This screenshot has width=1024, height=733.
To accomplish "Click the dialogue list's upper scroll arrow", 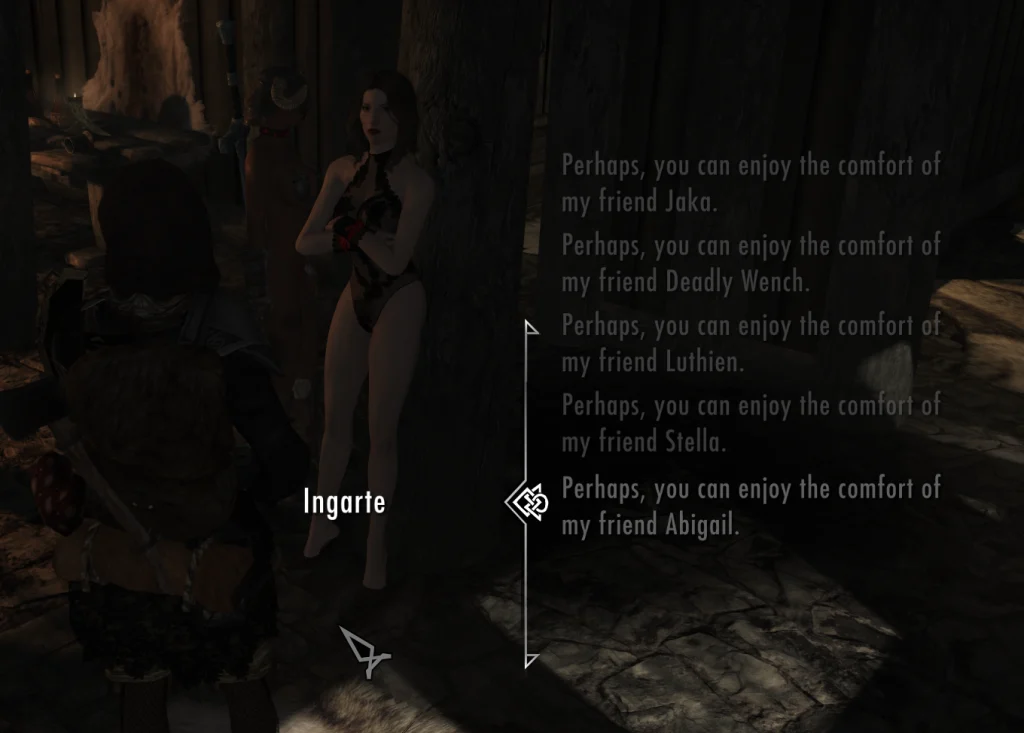I will 531,327.
